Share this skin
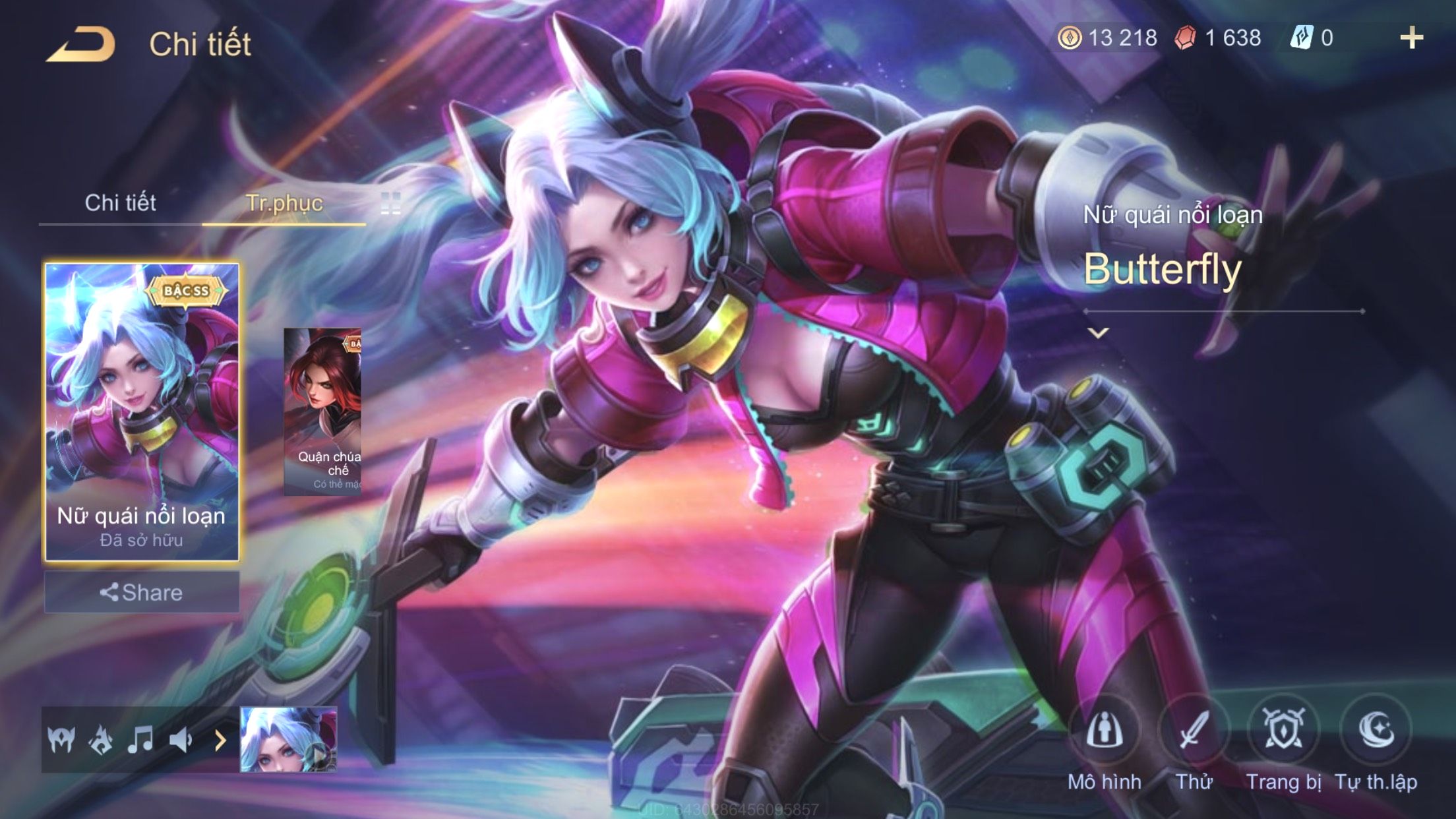Viewport: 1456px width, 819px height. tap(142, 592)
